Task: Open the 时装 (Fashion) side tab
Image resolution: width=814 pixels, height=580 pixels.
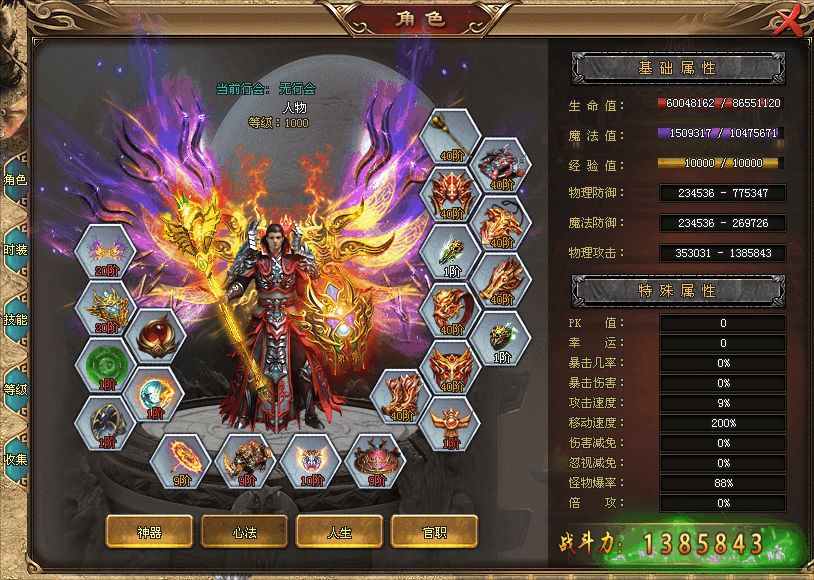Action: pyautogui.click(x=15, y=250)
